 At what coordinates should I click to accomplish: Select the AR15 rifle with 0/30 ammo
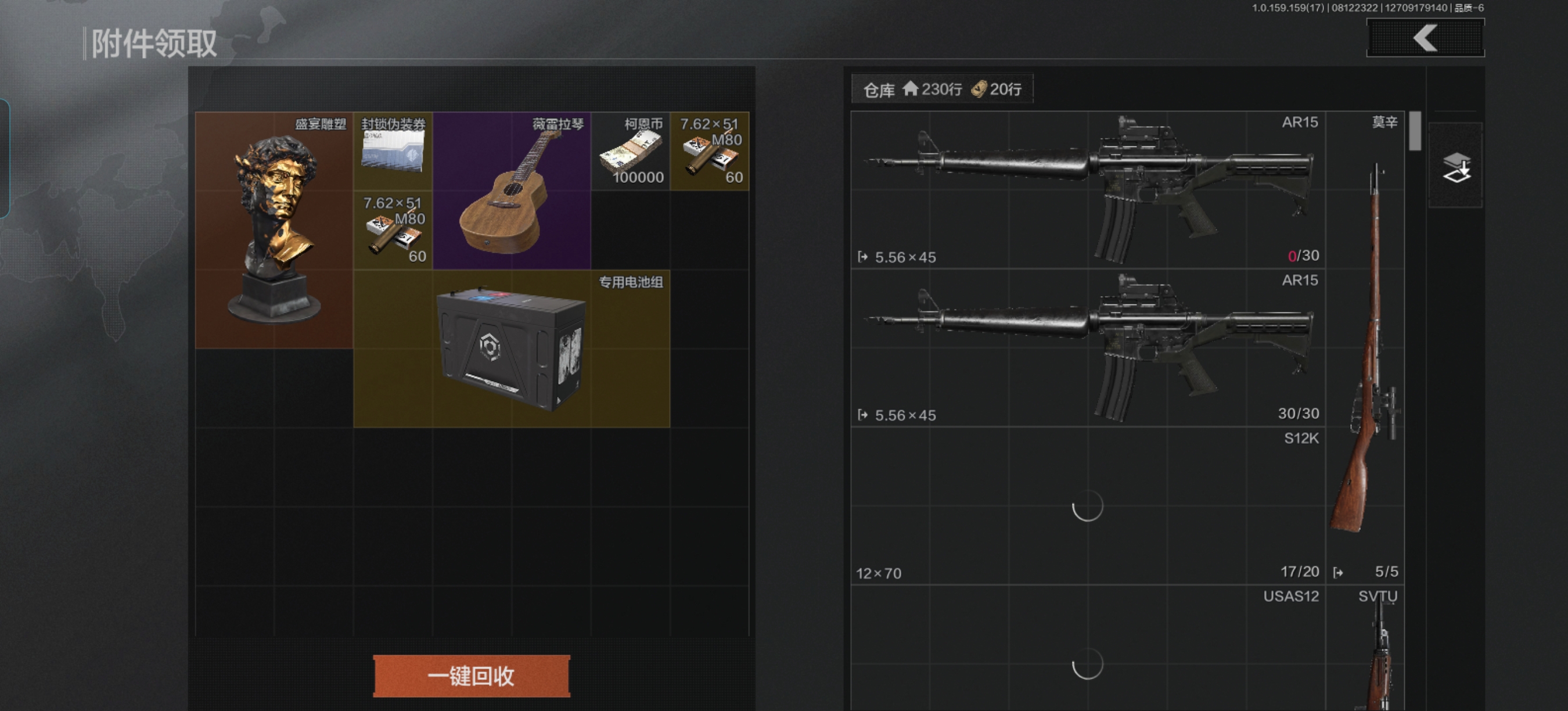[1088, 190]
